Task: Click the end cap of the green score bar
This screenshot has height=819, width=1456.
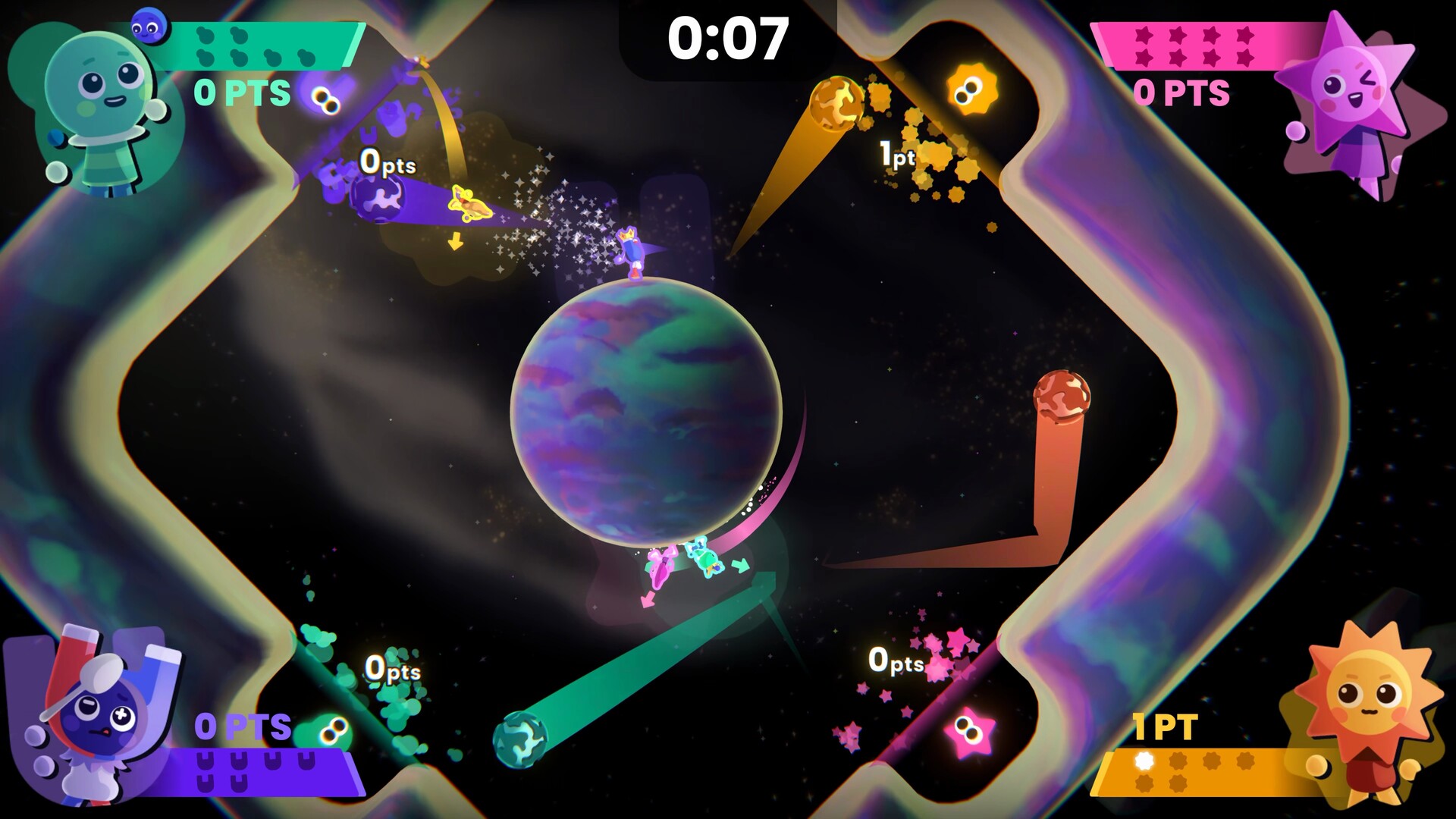Action: click(353, 44)
